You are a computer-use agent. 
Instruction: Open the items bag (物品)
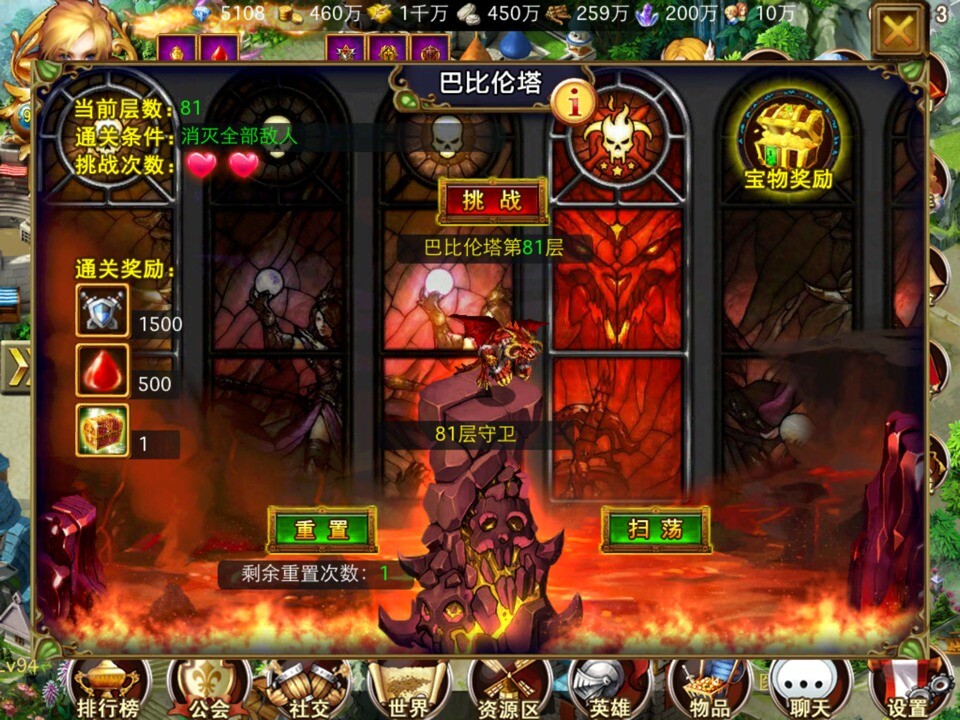(x=709, y=690)
